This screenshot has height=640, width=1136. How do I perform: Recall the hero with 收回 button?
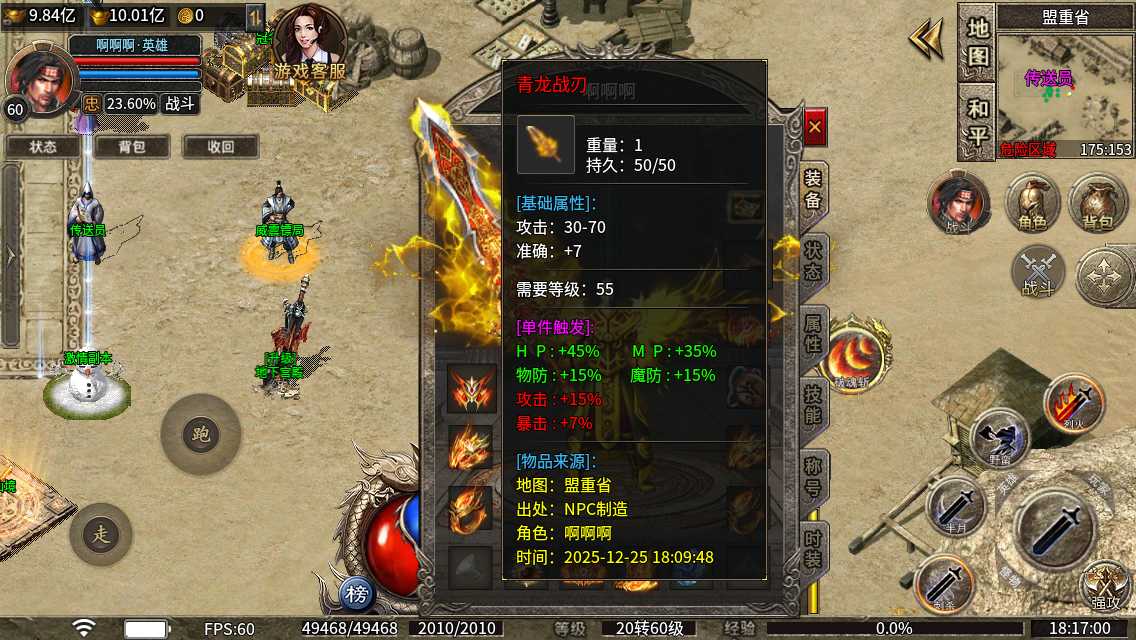click(220, 146)
